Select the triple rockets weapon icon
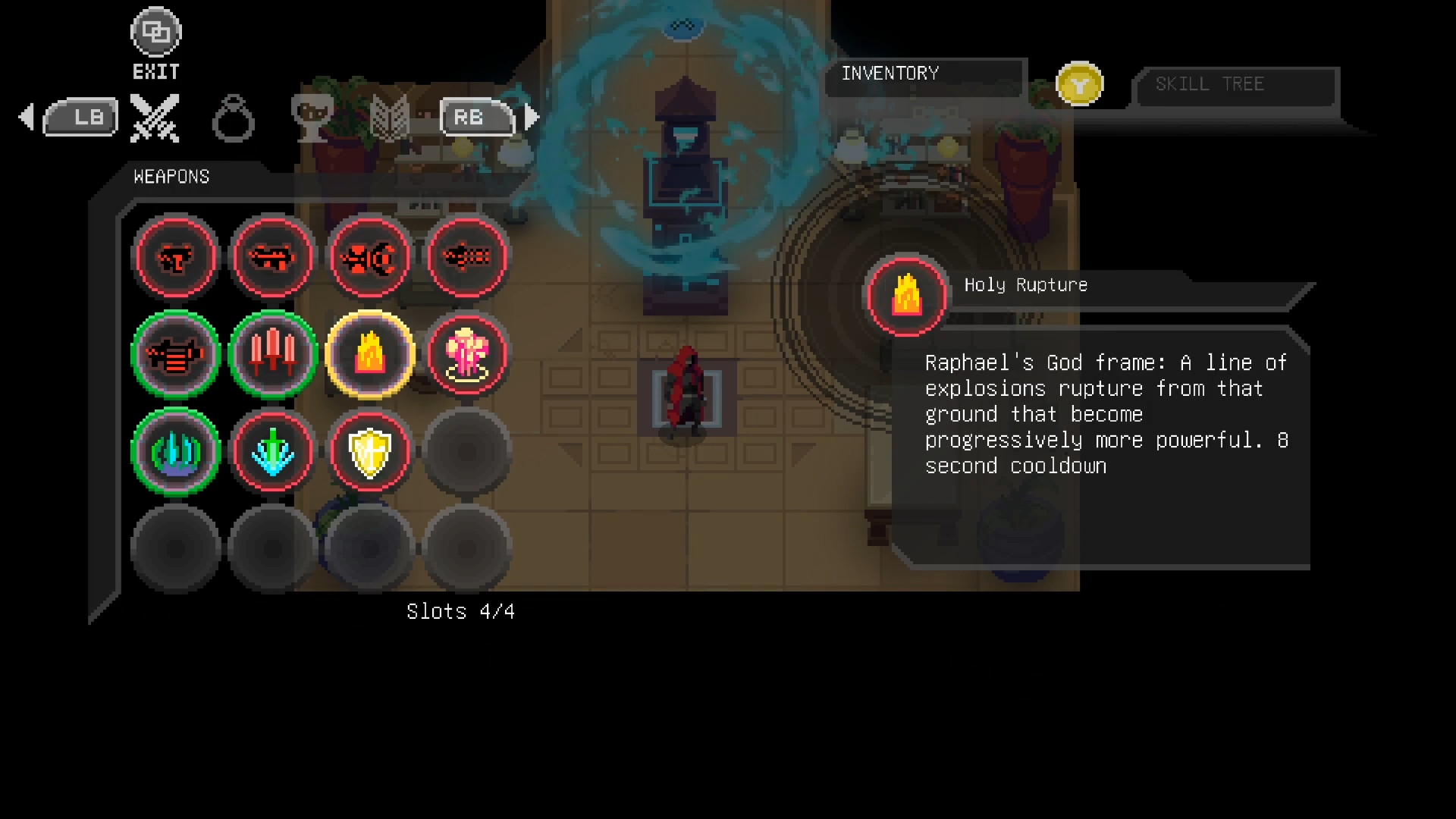This screenshot has height=819, width=1456. 272,355
